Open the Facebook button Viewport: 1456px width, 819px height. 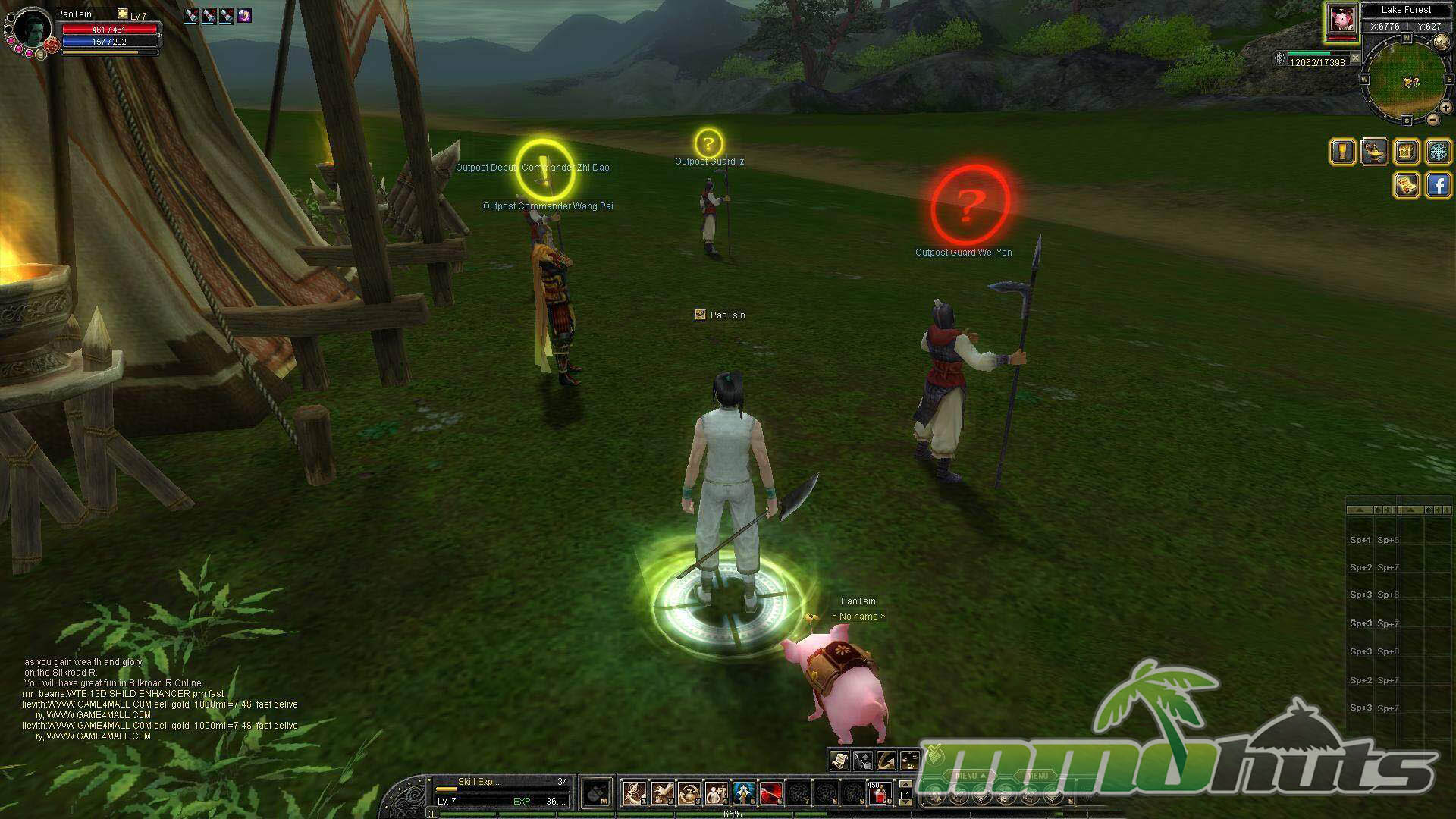(1439, 184)
